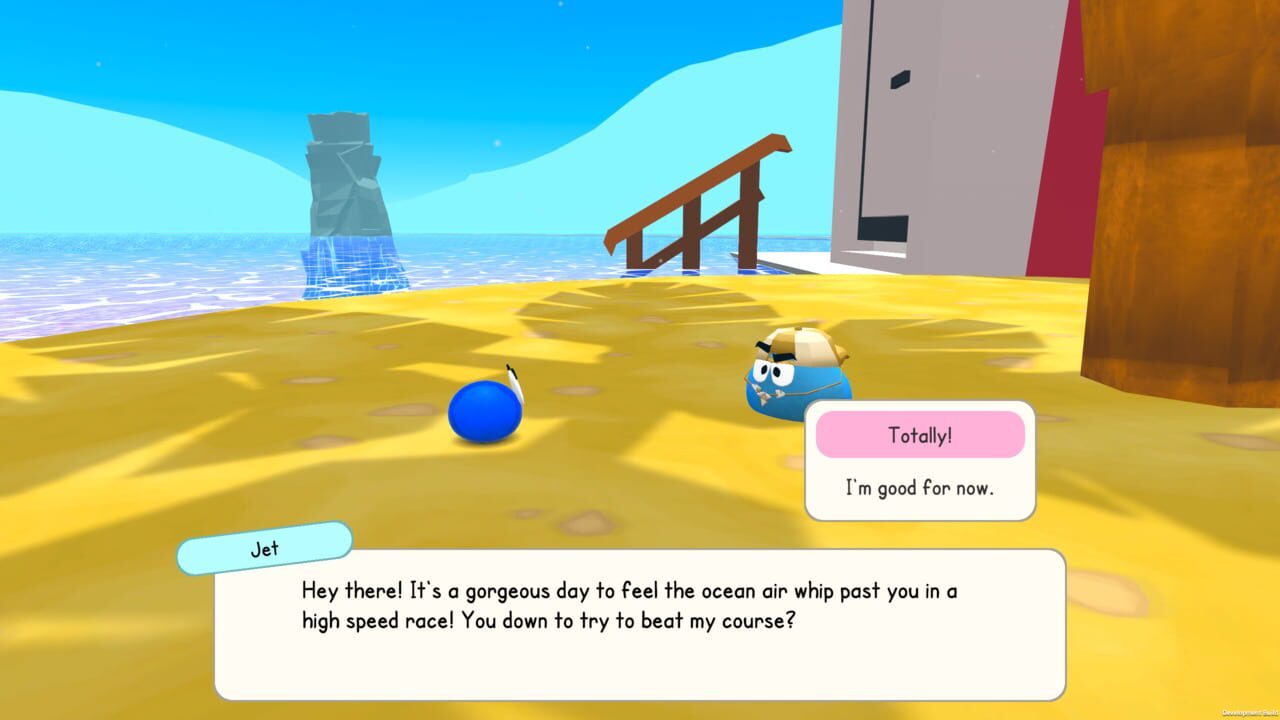Click Jet's white helmet

805,345
